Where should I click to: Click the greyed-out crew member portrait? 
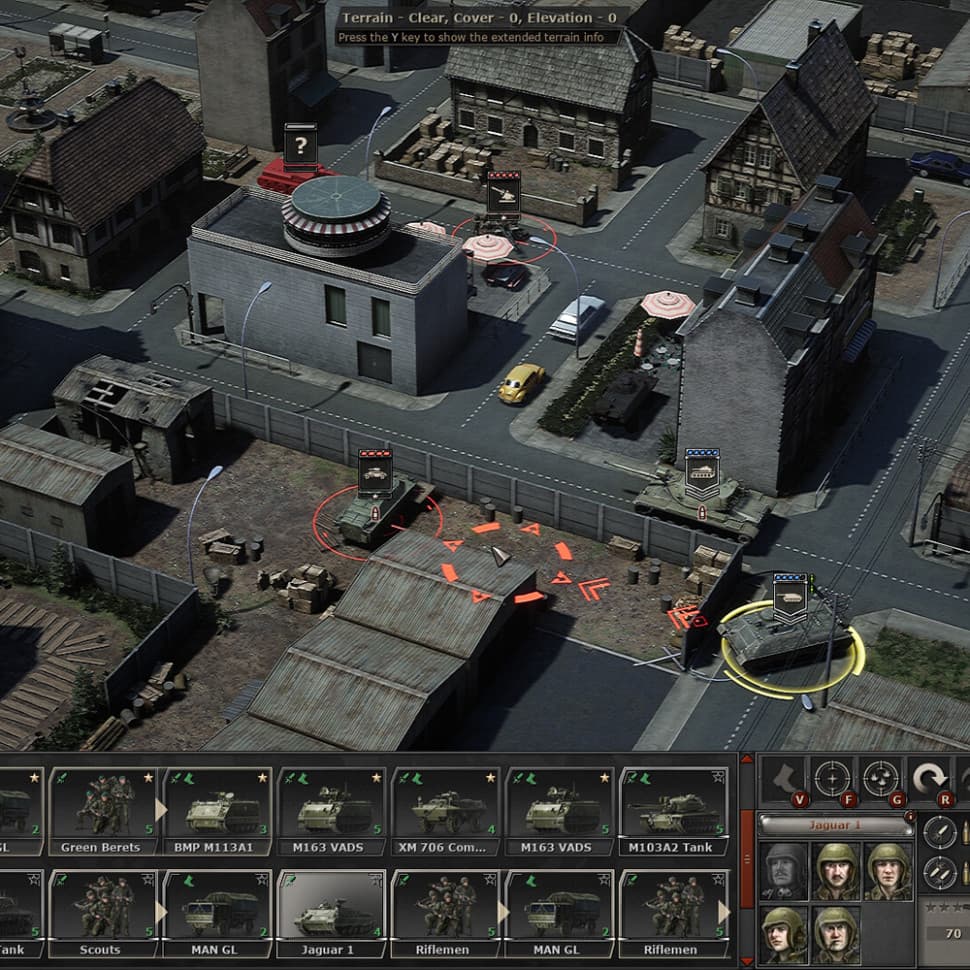(785, 871)
